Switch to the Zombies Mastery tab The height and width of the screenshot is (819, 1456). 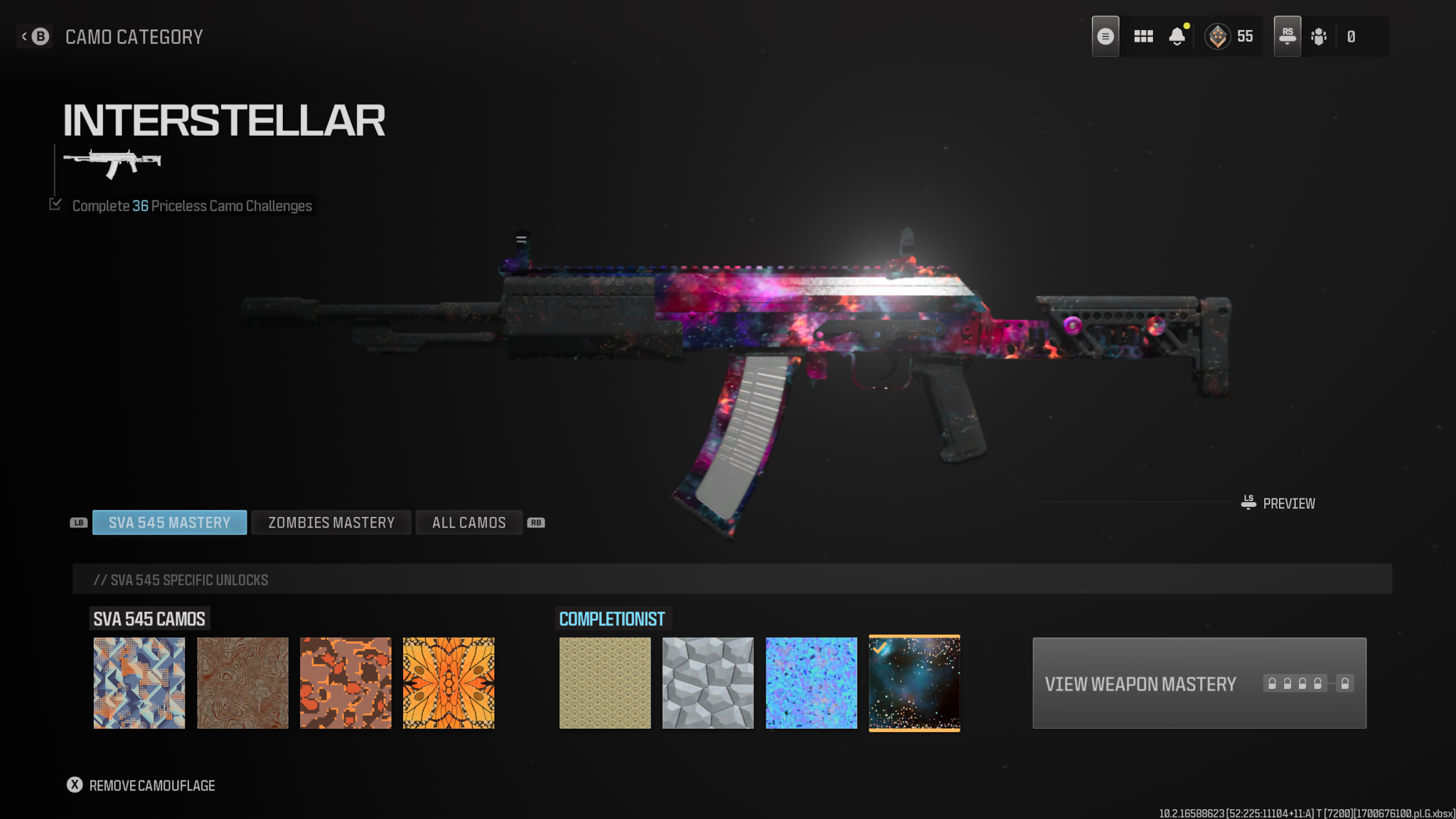[331, 523]
